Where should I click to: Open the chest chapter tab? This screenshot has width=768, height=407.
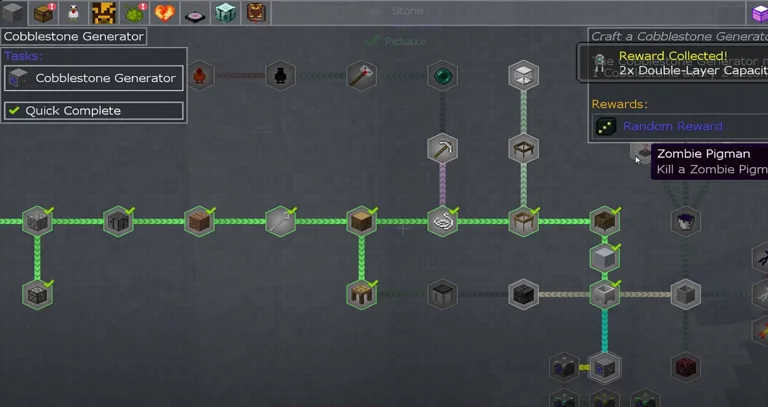tap(43, 13)
